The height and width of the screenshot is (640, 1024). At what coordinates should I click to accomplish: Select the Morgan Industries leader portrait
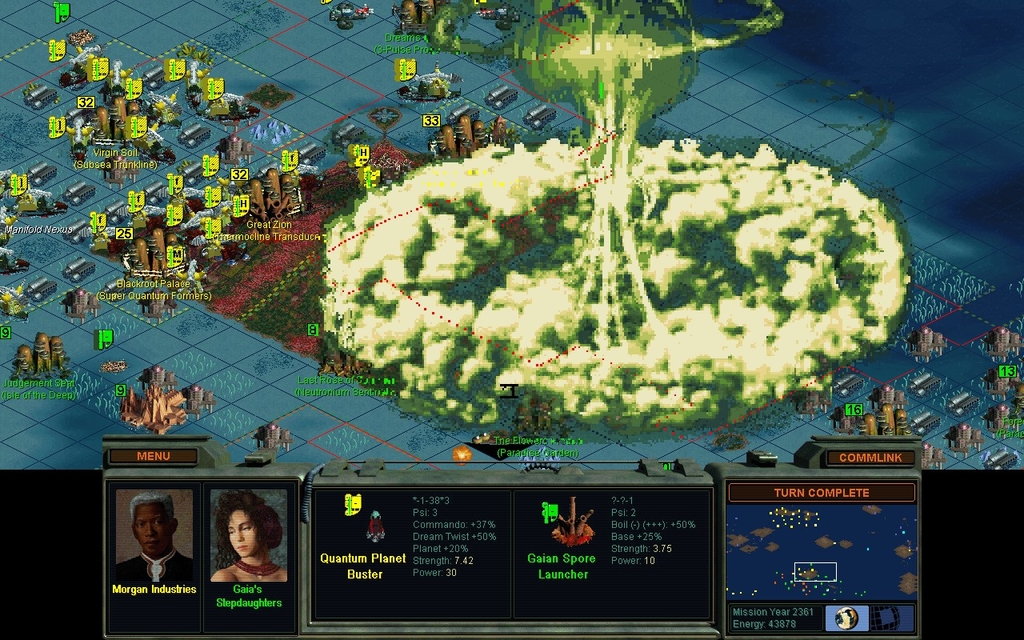153,536
